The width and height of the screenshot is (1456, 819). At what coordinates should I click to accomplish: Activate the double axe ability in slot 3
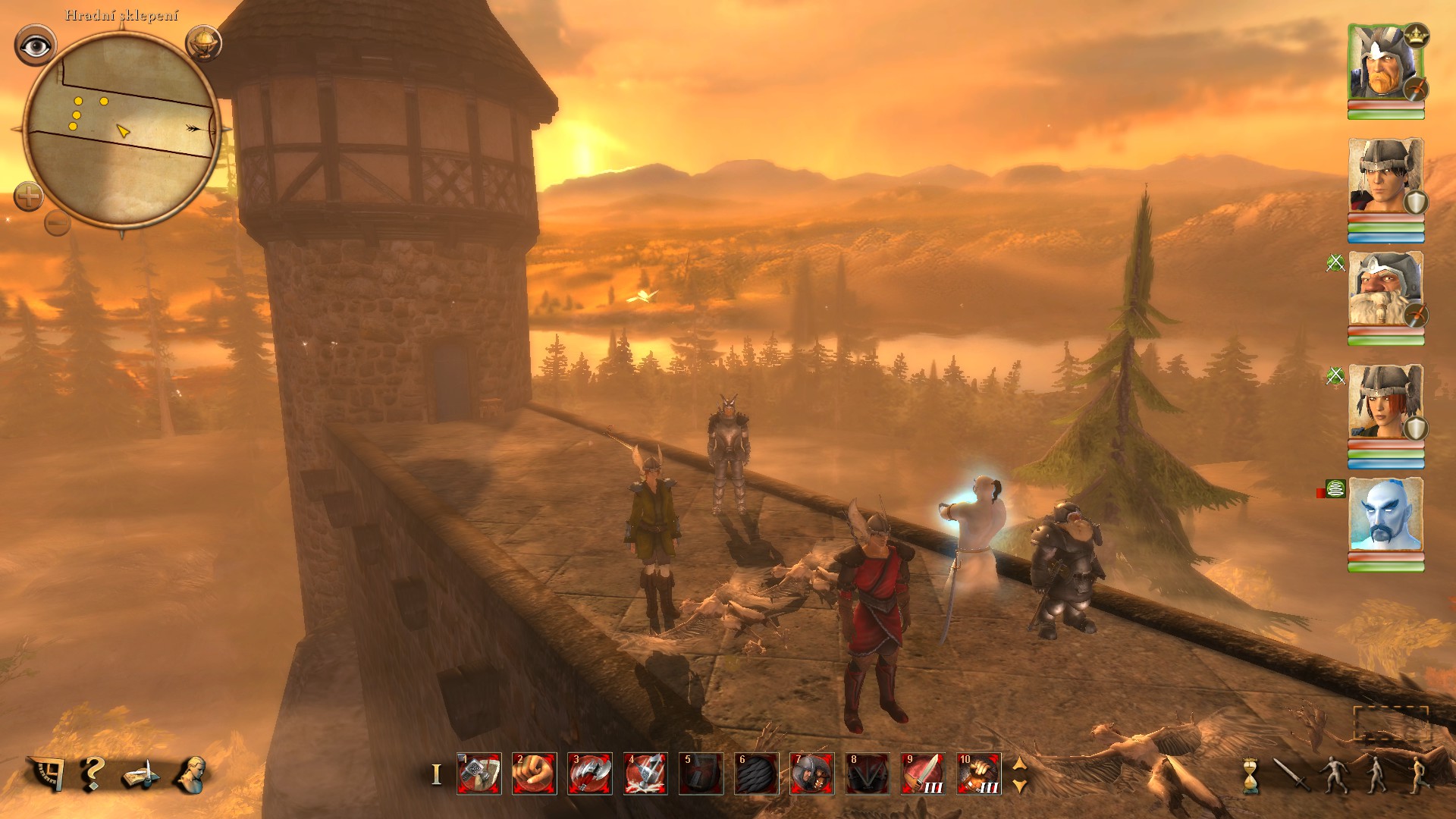point(589,773)
